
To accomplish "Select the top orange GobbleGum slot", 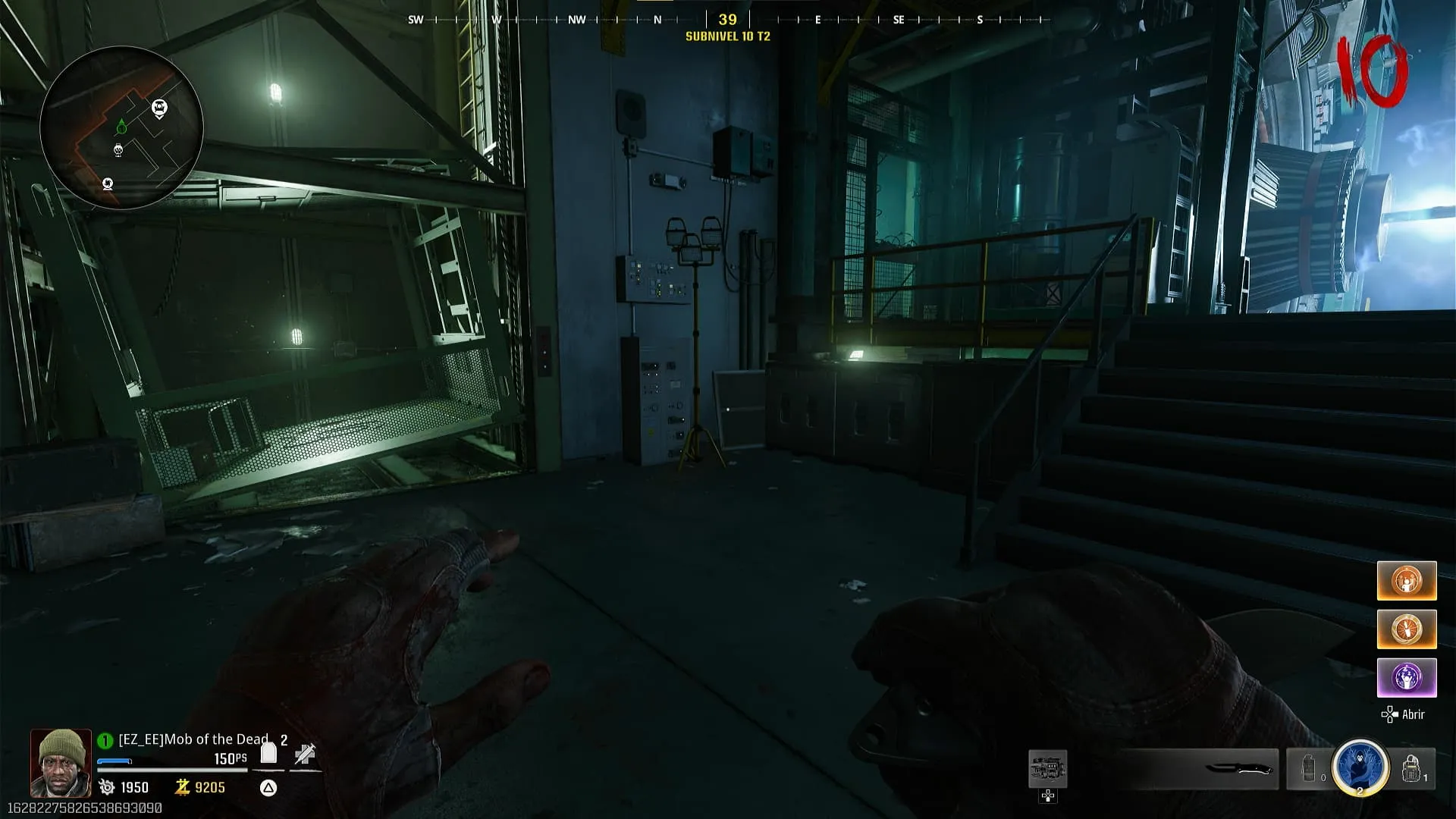I will 1406,581.
